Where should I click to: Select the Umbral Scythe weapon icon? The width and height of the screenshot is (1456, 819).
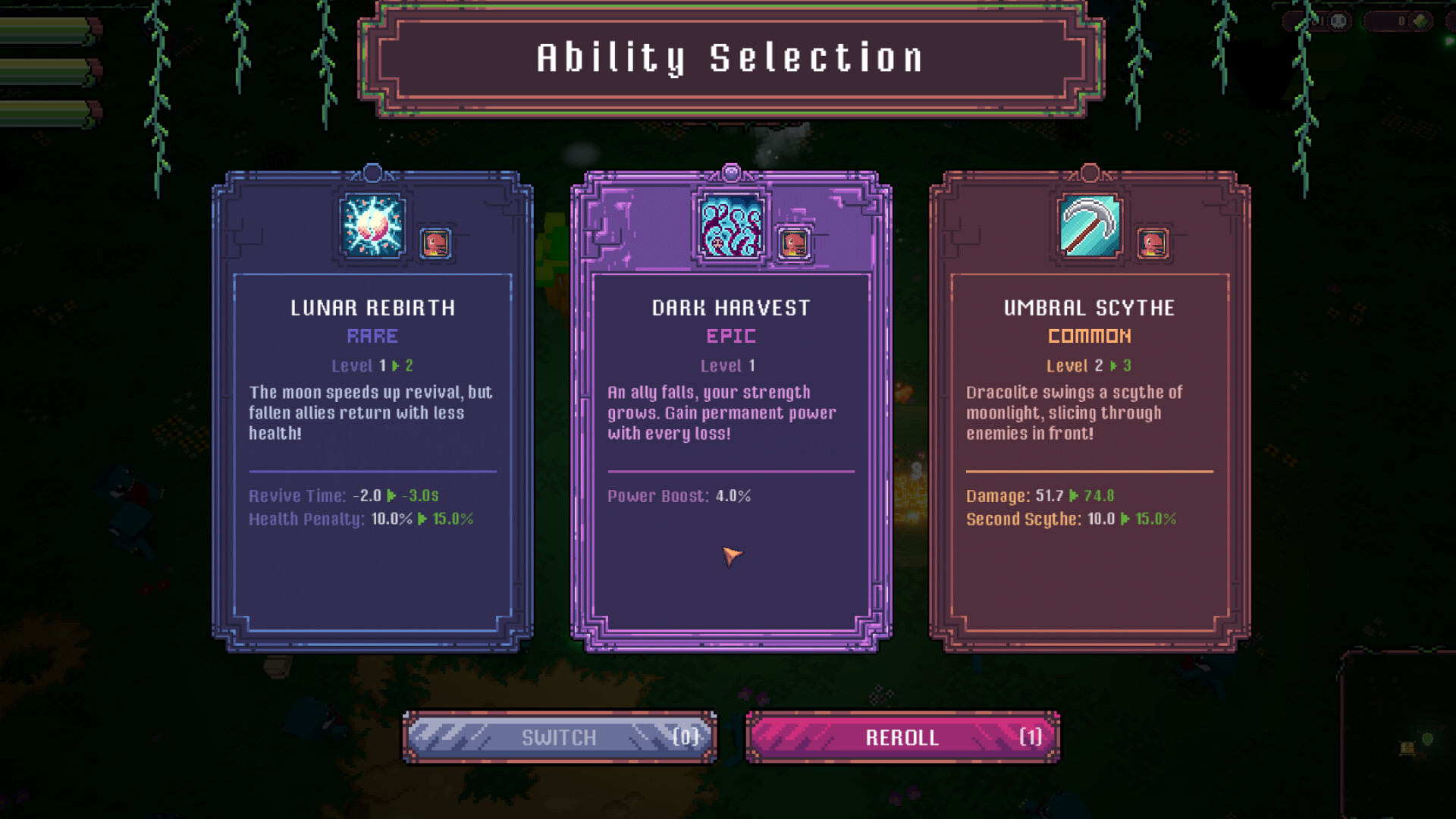pos(1090,224)
